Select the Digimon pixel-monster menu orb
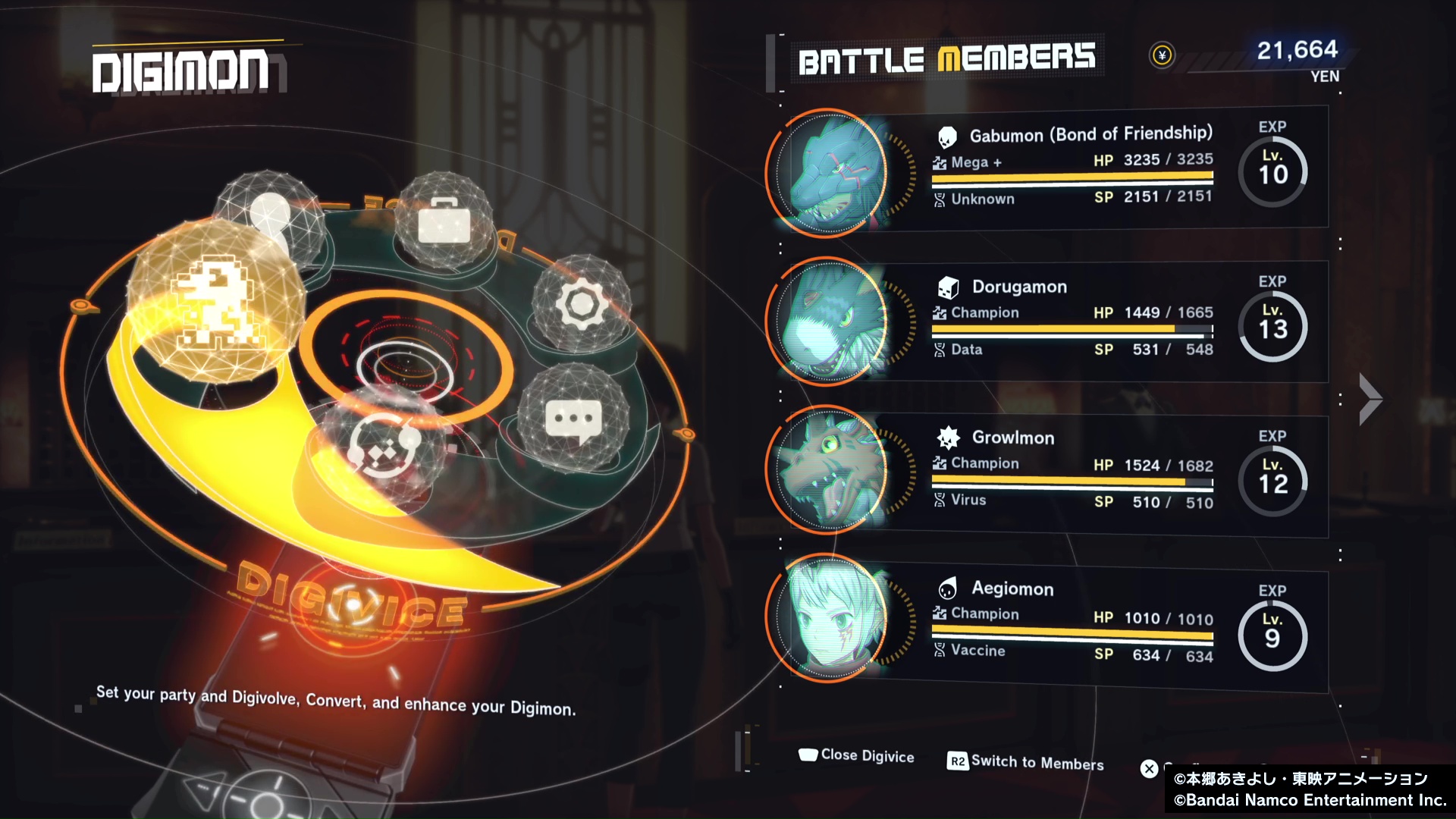Image resolution: width=1456 pixels, height=819 pixels. [x=215, y=303]
